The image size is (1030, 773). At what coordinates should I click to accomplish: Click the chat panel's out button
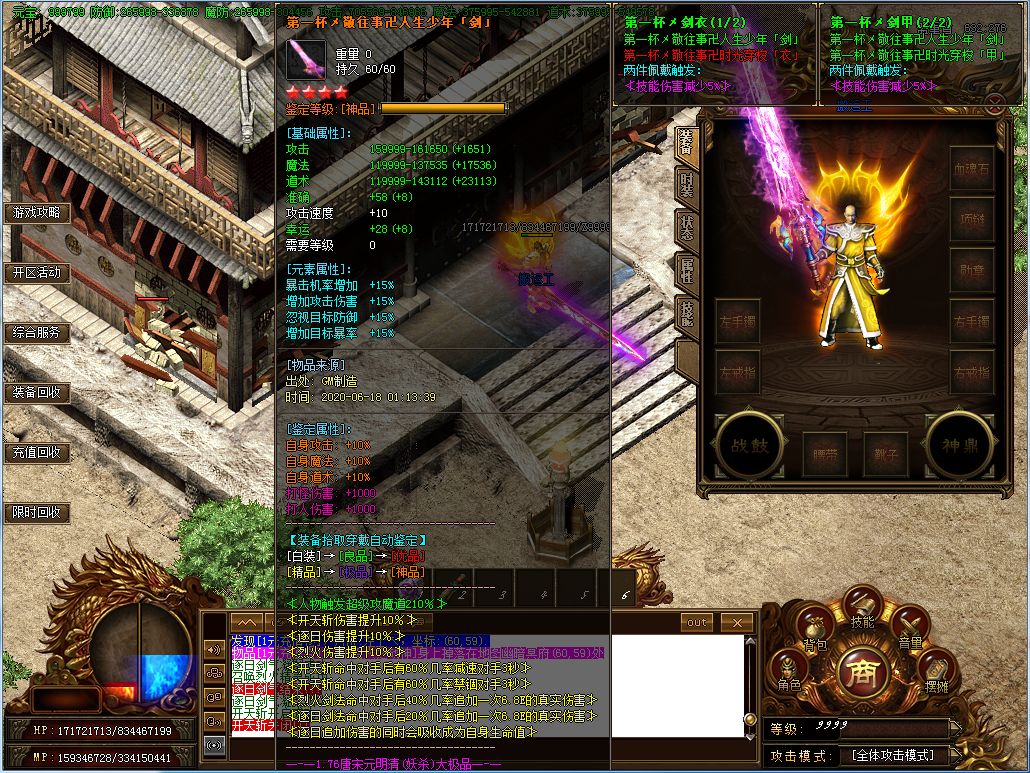pyautogui.click(x=696, y=622)
